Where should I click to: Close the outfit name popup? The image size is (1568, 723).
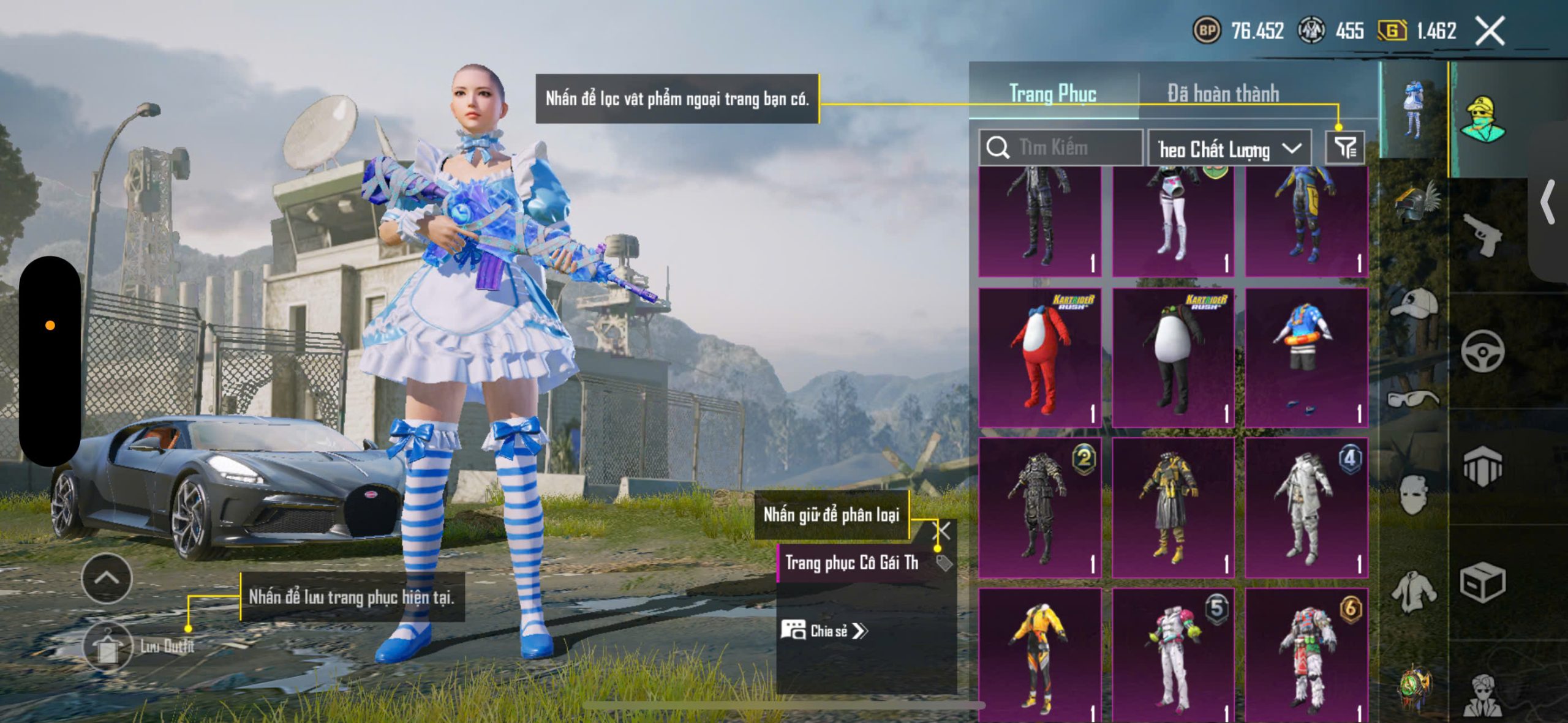click(x=942, y=531)
